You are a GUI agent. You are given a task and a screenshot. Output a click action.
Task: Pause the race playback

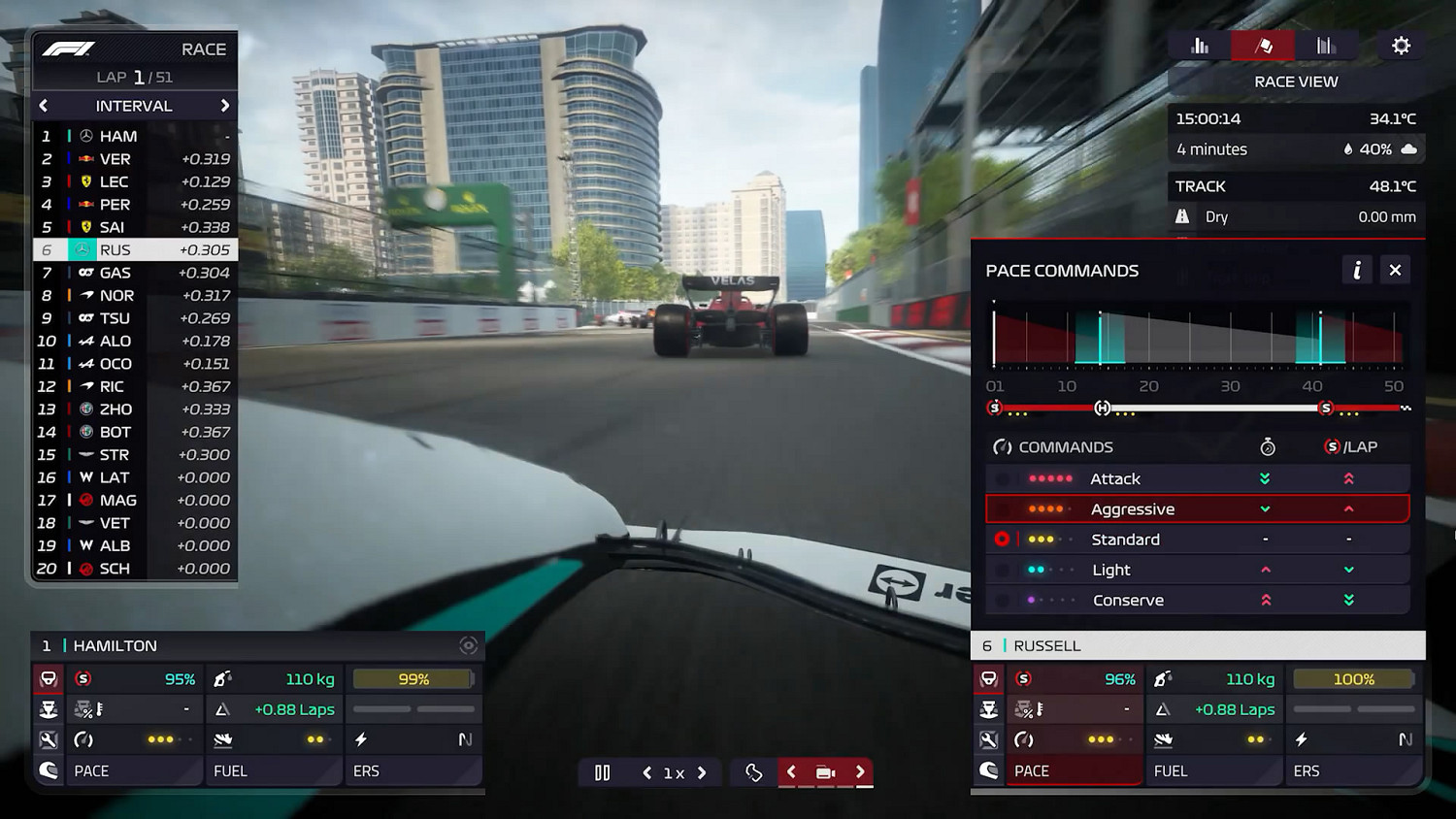pyautogui.click(x=602, y=772)
